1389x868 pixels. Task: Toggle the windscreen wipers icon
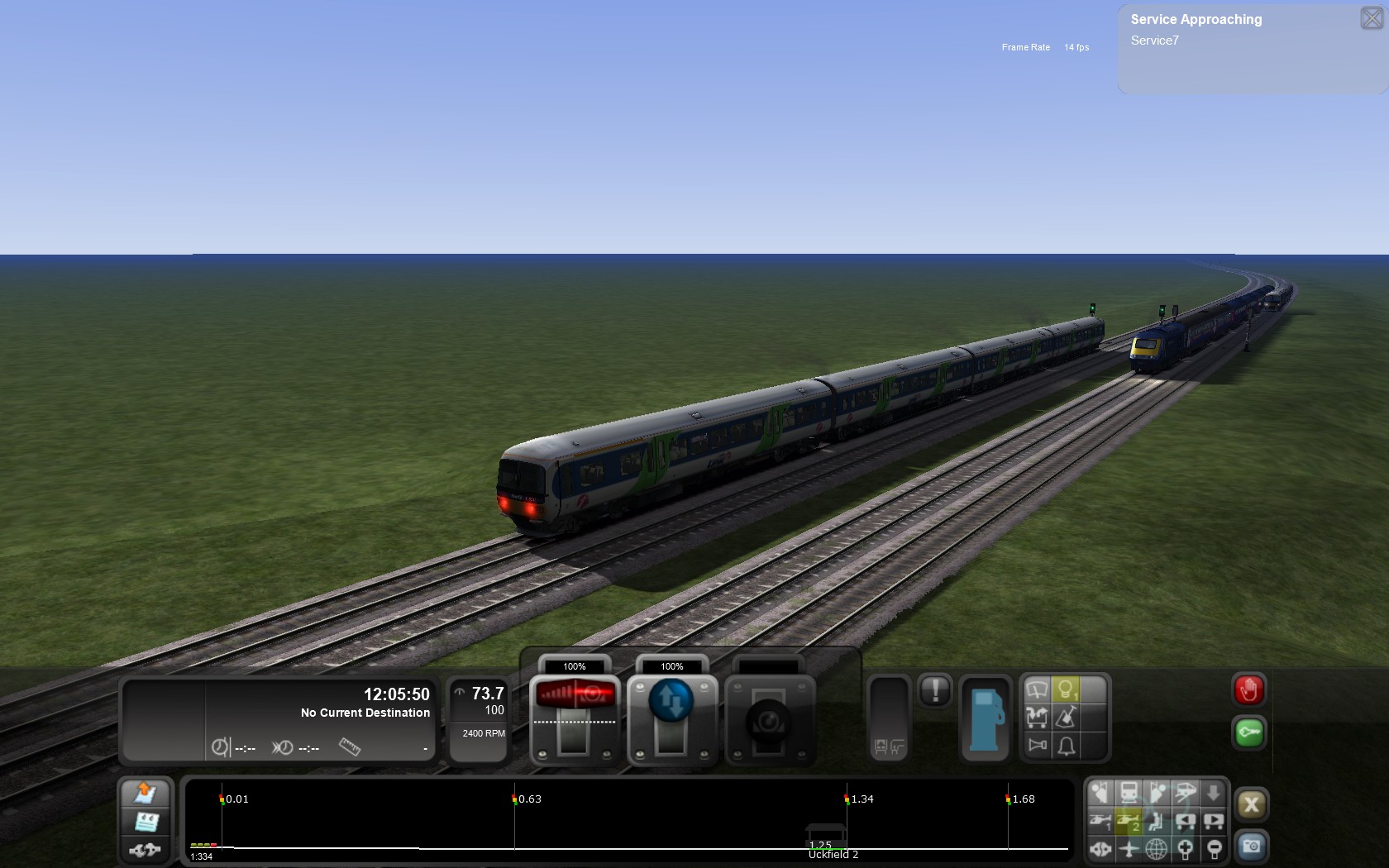point(1037,689)
